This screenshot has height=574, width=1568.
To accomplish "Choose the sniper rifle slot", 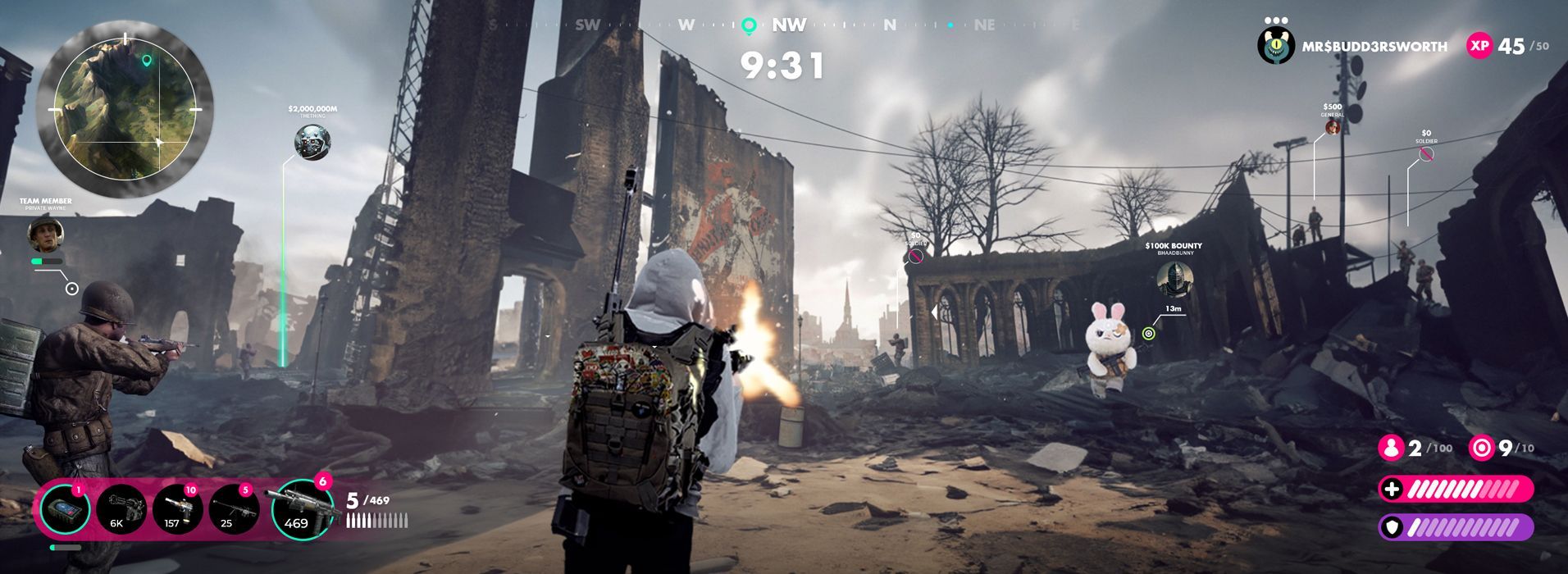I will [233, 509].
